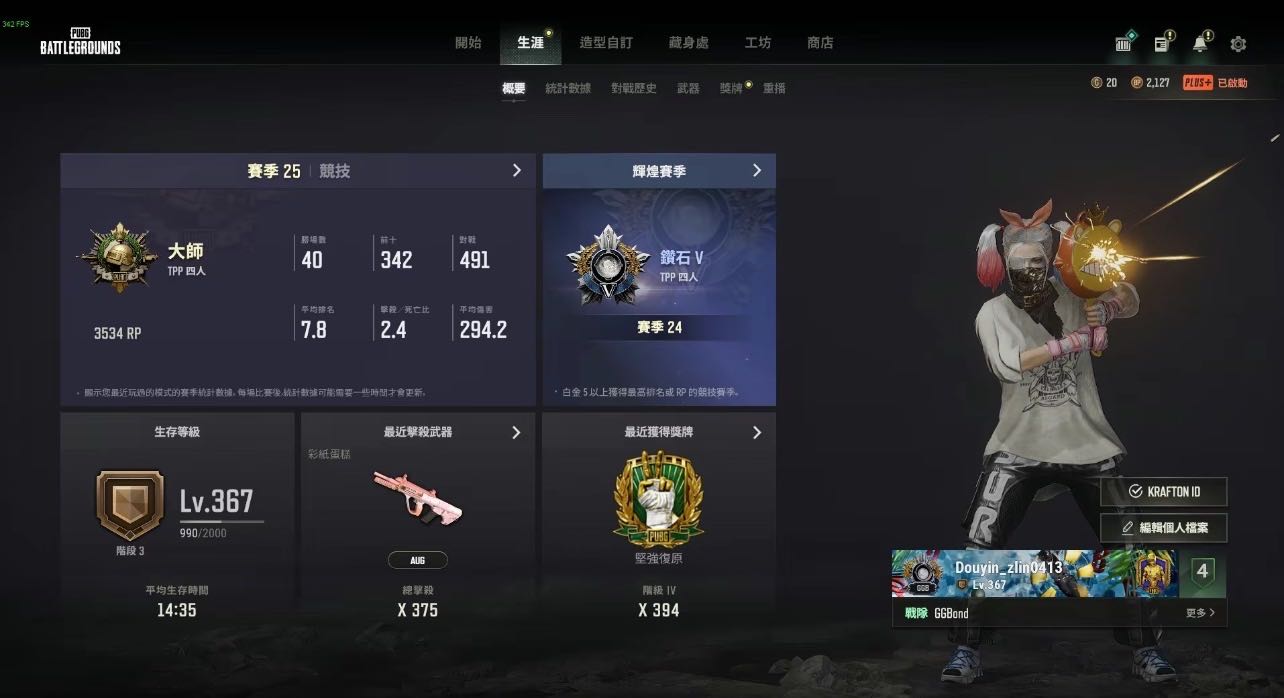Edit profile with the 編輯個人檔案 button
The width and height of the screenshot is (1284, 698).
point(1163,527)
